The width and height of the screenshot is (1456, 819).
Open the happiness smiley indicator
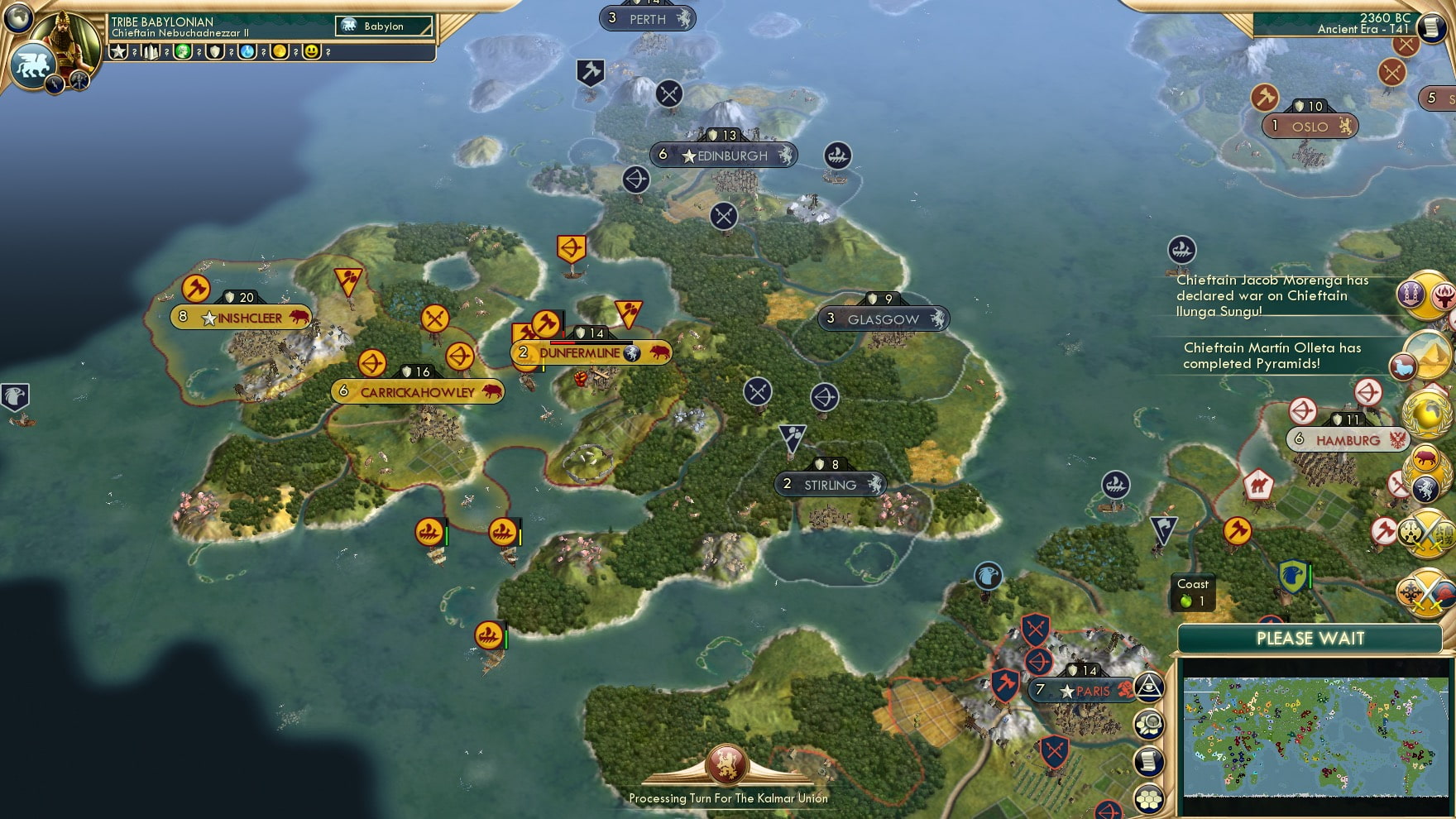click(x=311, y=53)
